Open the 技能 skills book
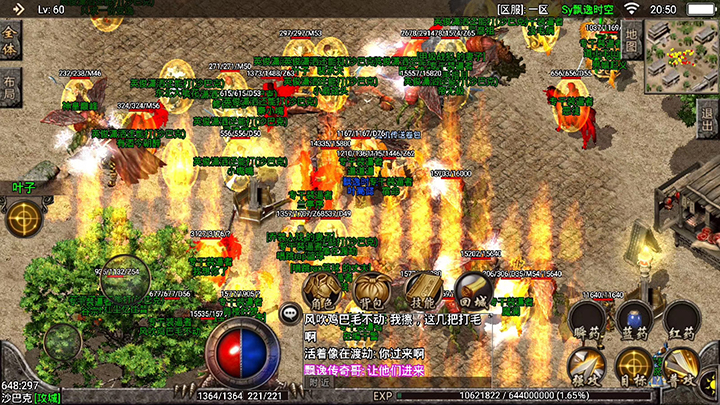720x405 pixels. click(422, 291)
